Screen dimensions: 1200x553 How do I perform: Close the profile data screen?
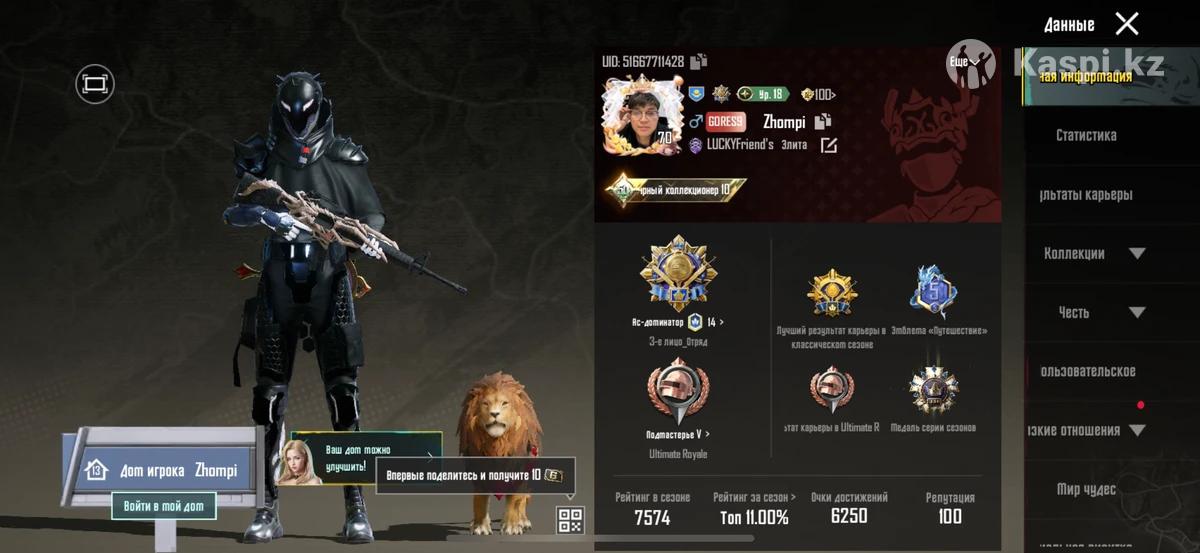point(1127,24)
